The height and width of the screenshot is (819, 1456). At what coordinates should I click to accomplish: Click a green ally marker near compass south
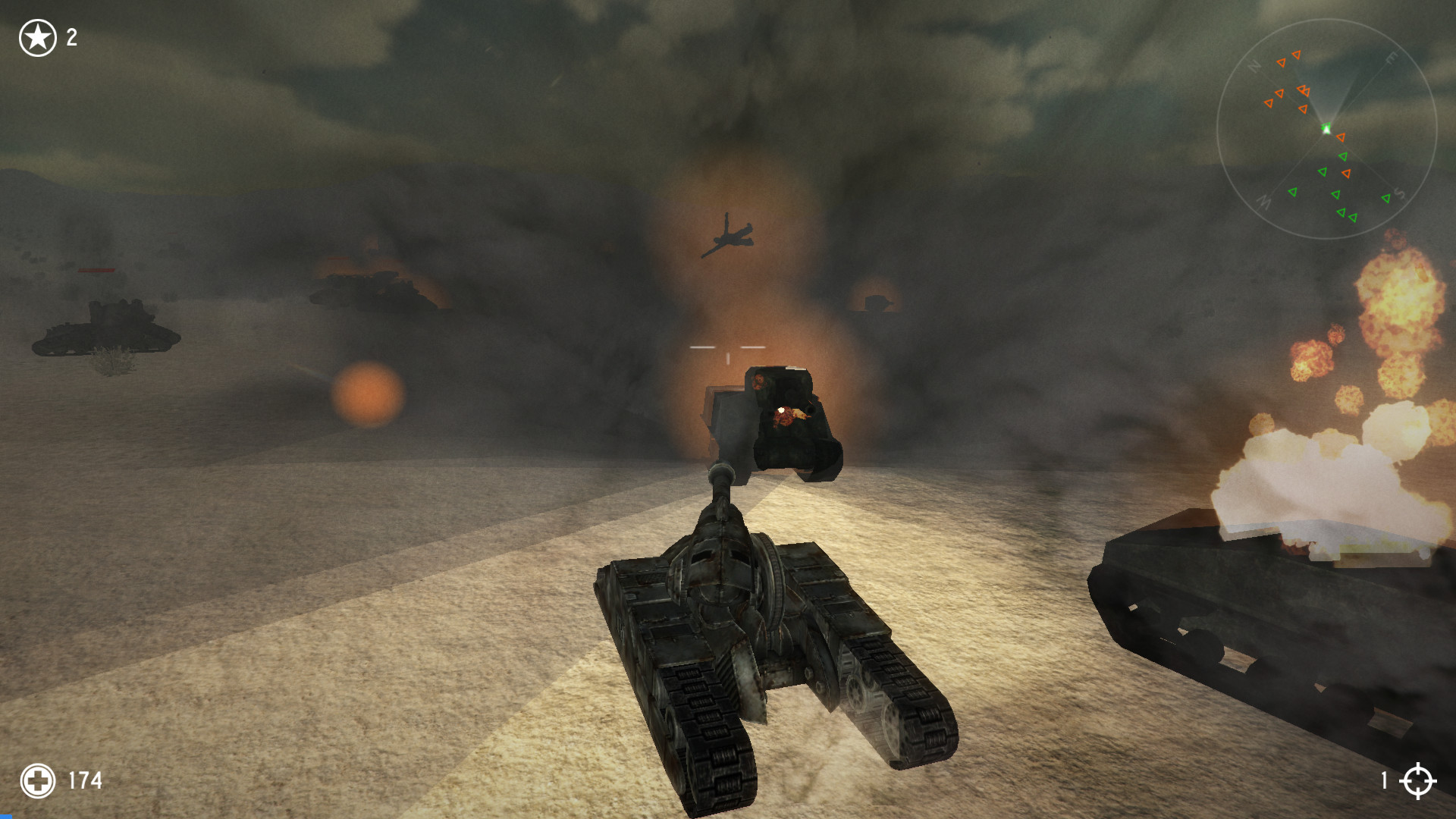(1386, 198)
